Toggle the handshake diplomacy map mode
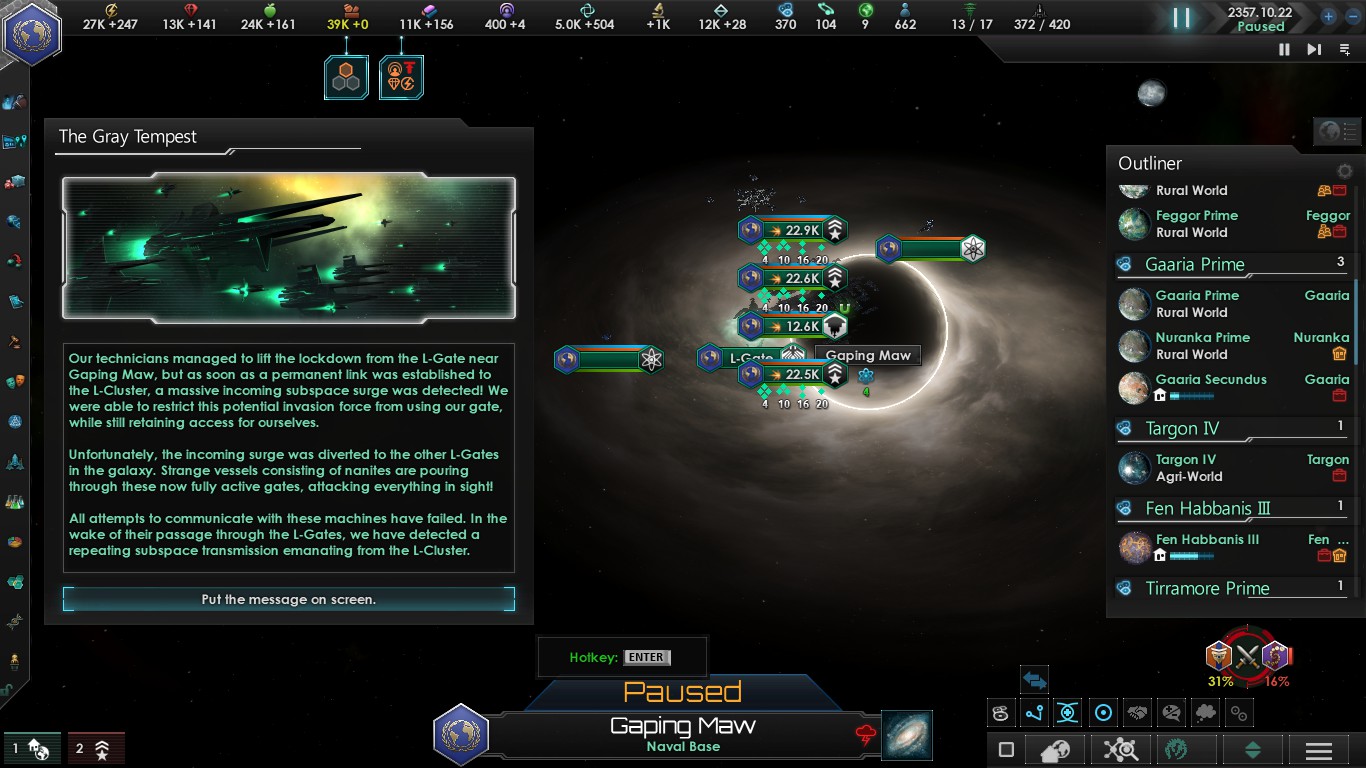Screen dimensions: 1366x768 (1137, 713)
